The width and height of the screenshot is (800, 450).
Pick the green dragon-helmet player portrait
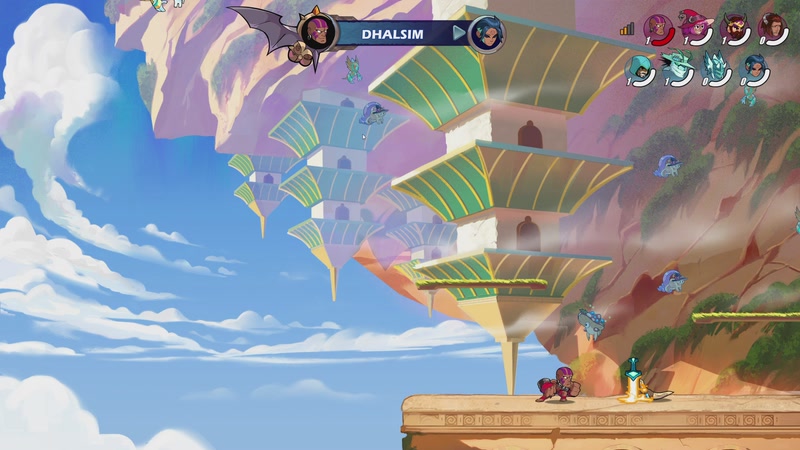click(x=676, y=67)
